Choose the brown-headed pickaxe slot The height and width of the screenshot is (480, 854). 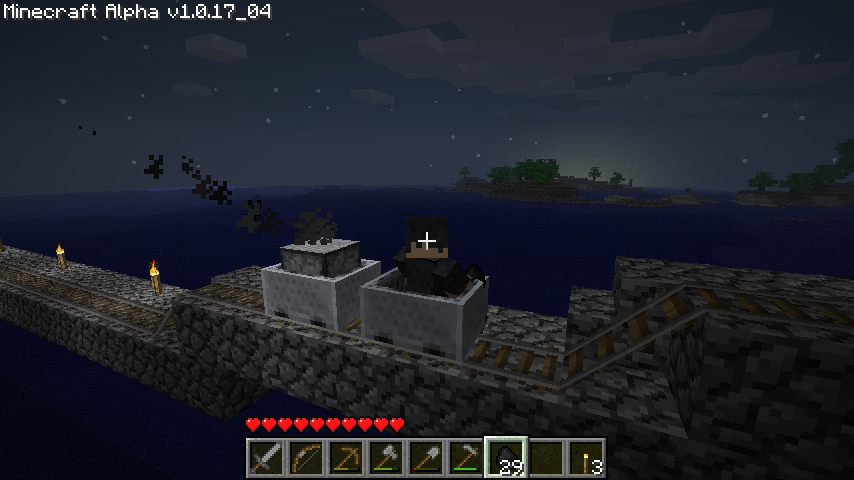(346, 458)
